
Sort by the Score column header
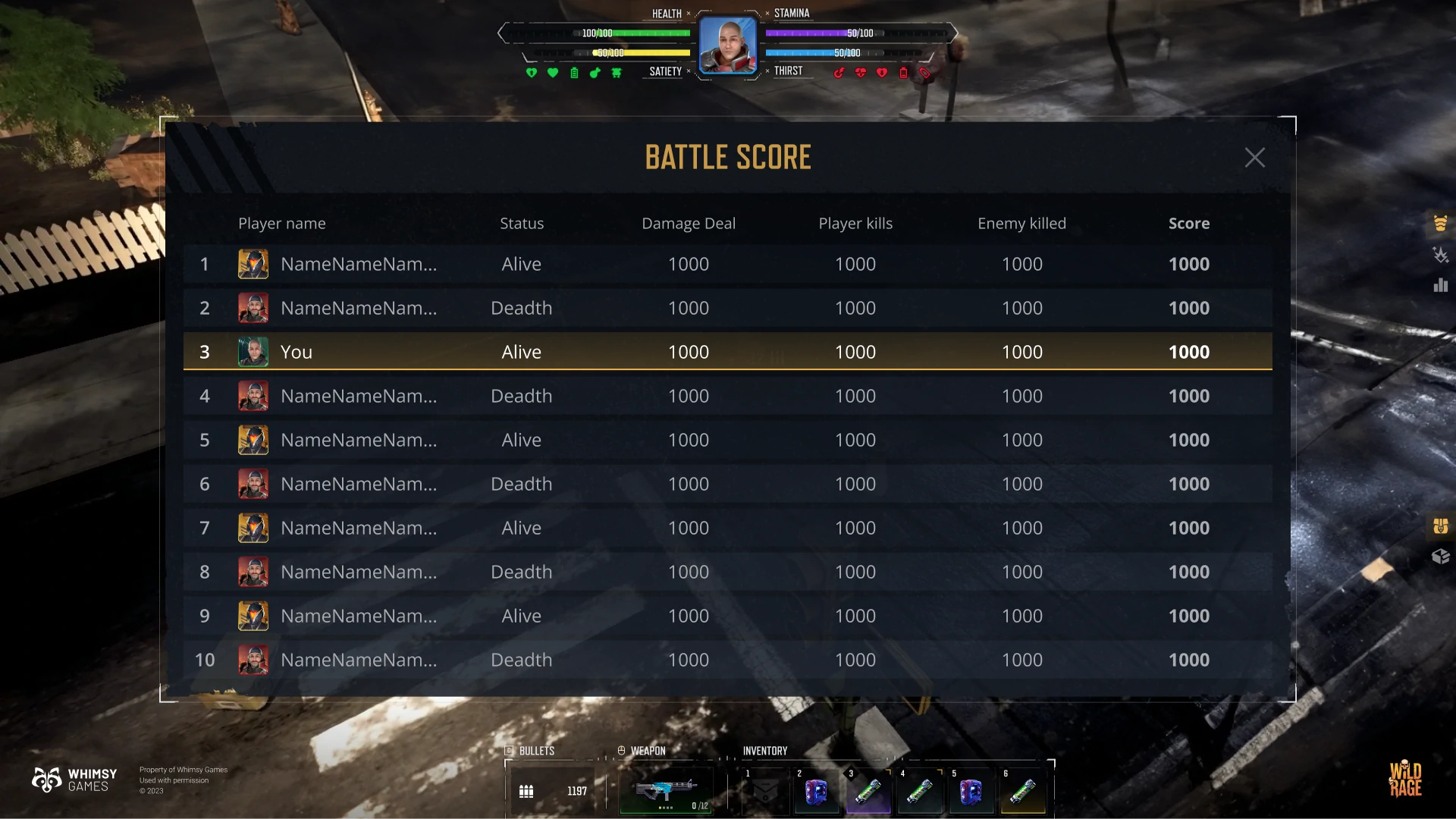1188,224
